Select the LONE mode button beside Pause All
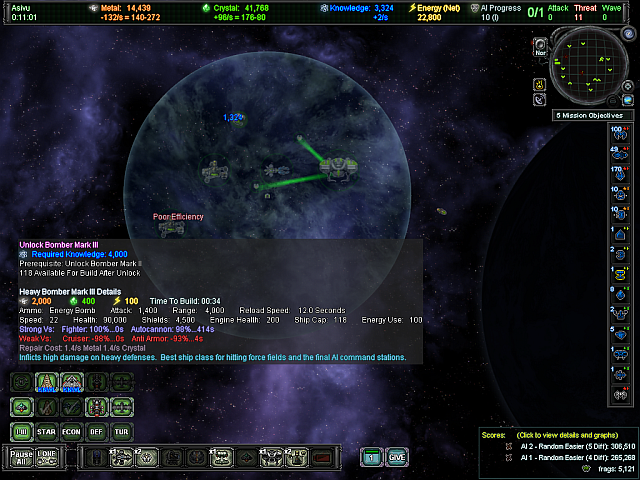The width and height of the screenshot is (640, 480). (49, 457)
